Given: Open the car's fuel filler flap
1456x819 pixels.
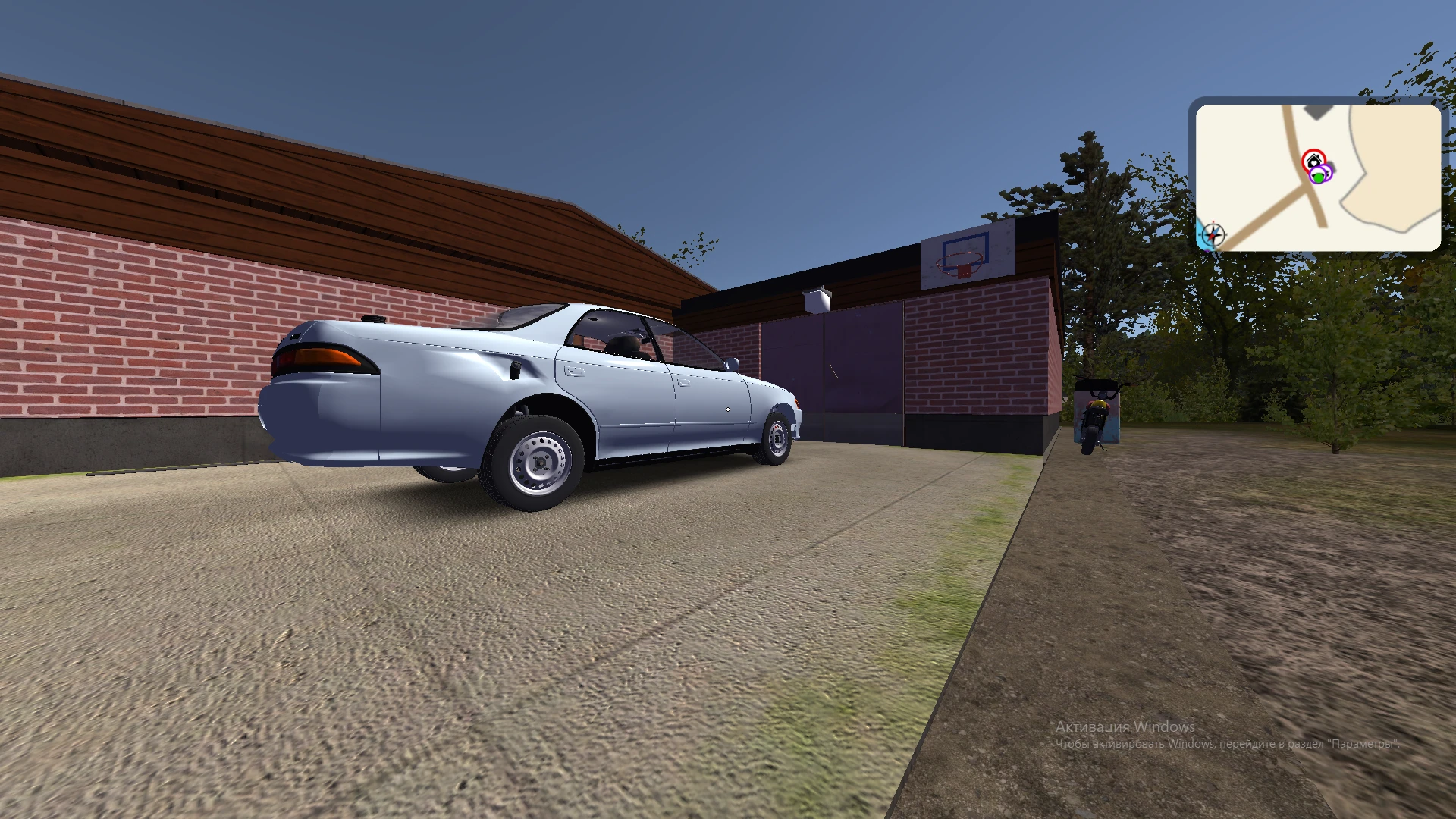Looking at the screenshot, I should click(515, 369).
